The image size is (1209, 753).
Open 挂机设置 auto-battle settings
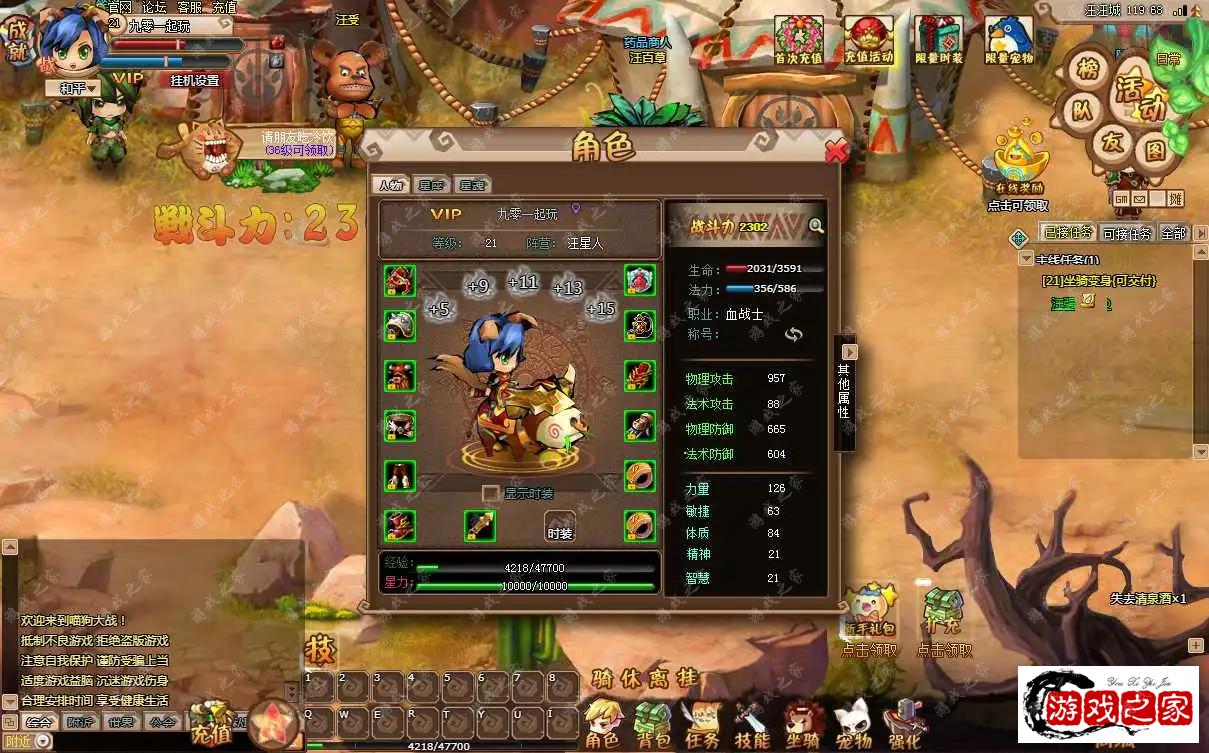point(195,81)
